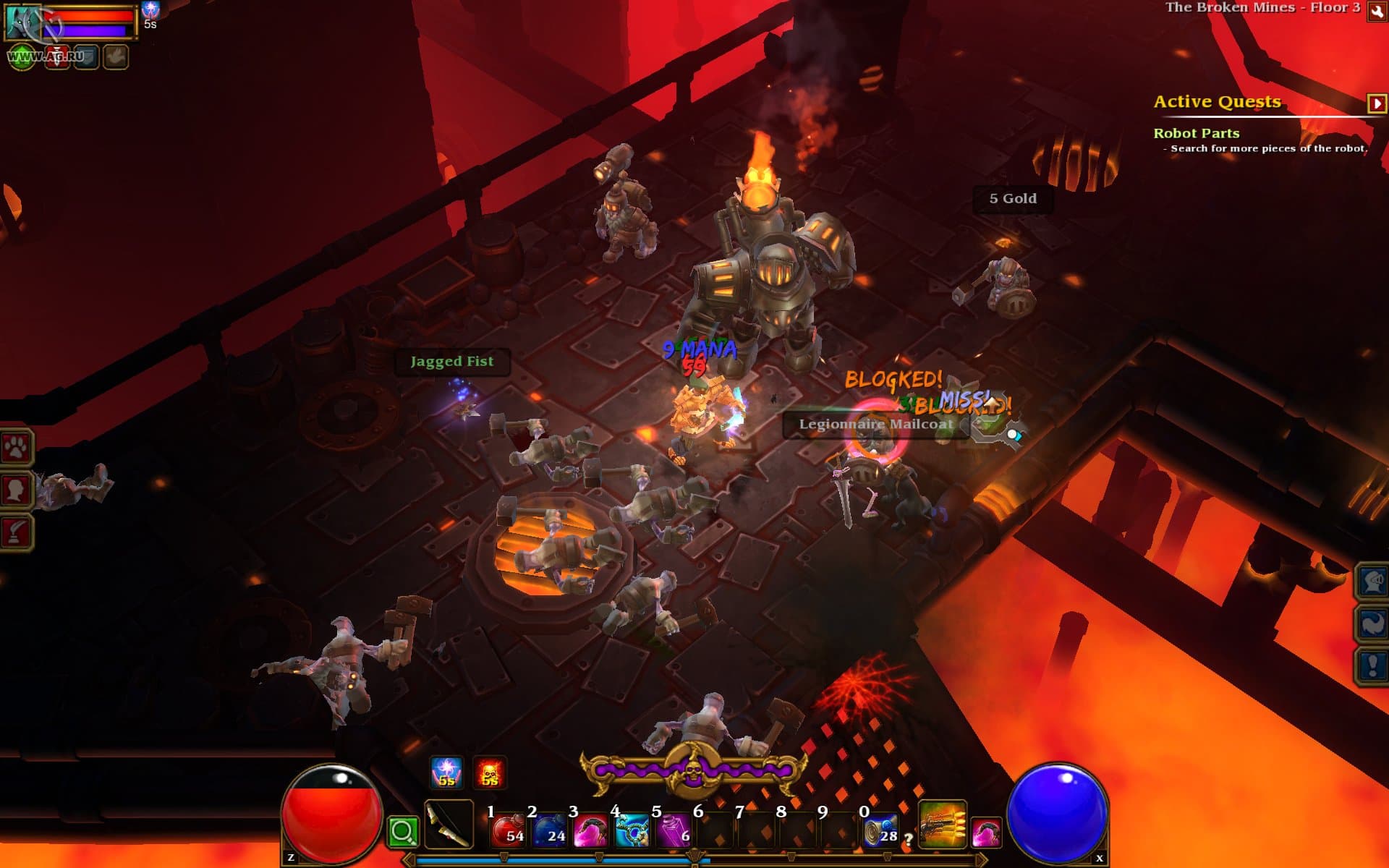The height and width of the screenshot is (868, 1389).
Task: Open the character sheet head silhouette button
Action: pyautogui.click(x=16, y=490)
